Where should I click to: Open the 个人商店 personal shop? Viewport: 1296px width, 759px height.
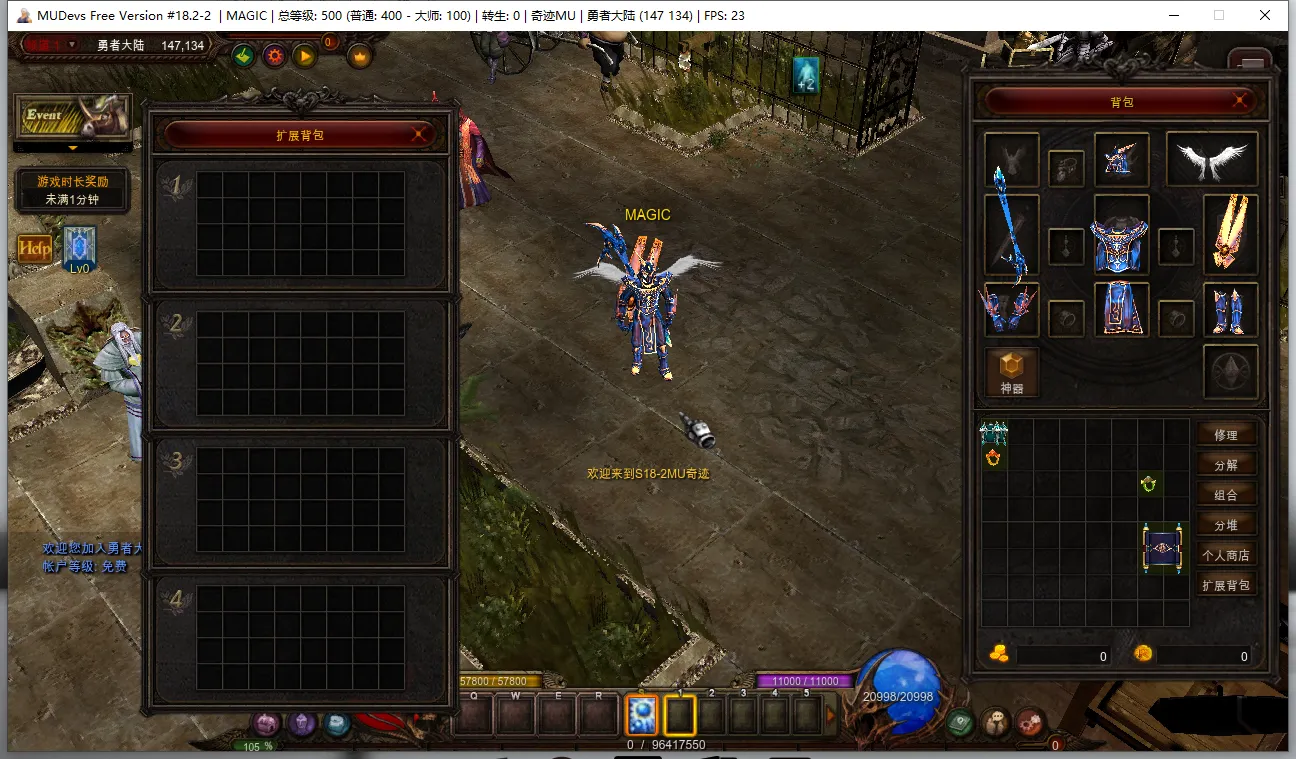(x=1225, y=555)
